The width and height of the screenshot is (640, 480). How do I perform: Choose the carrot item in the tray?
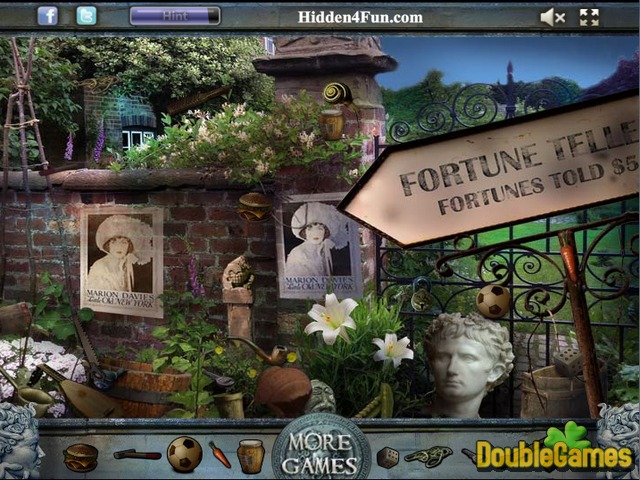220,455
